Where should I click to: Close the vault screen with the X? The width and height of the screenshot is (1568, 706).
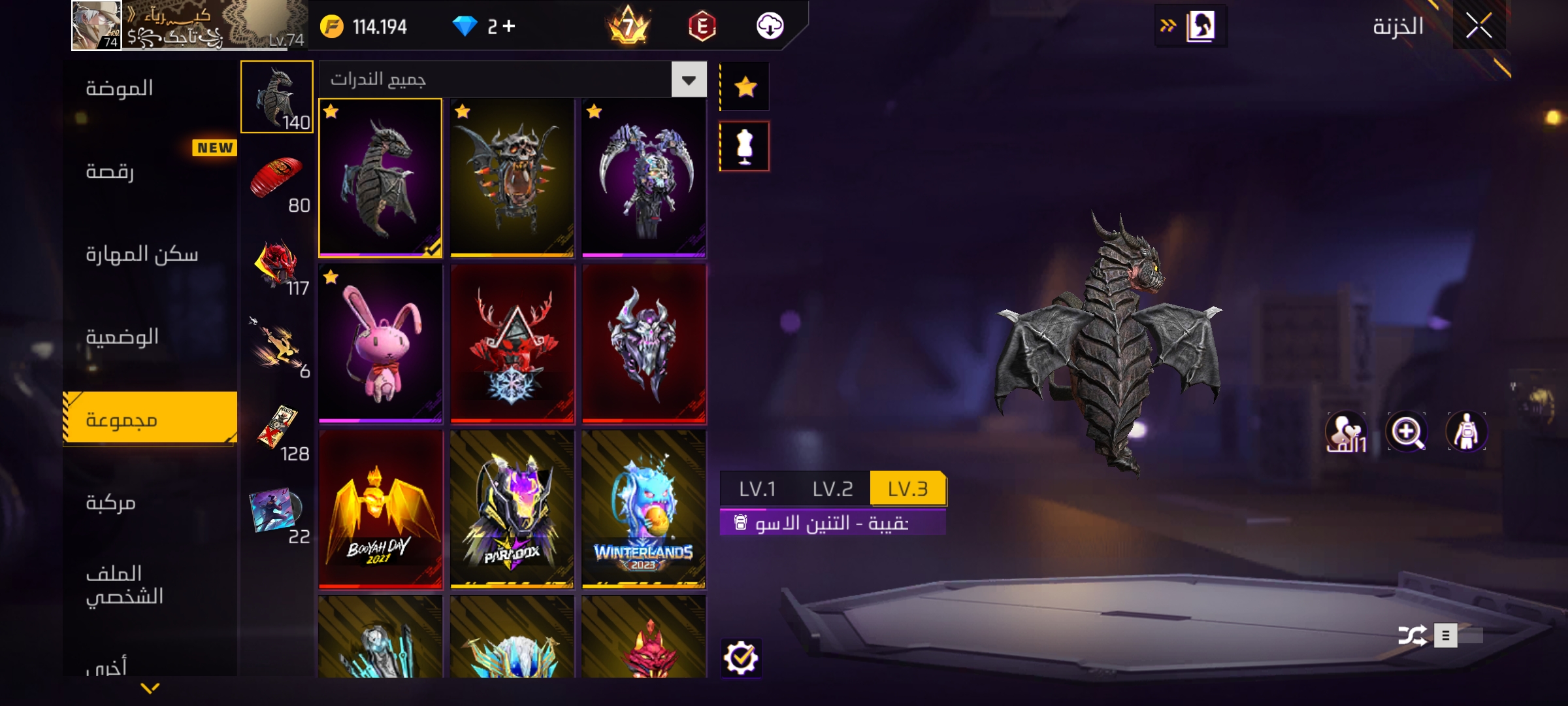pos(1478,26)
